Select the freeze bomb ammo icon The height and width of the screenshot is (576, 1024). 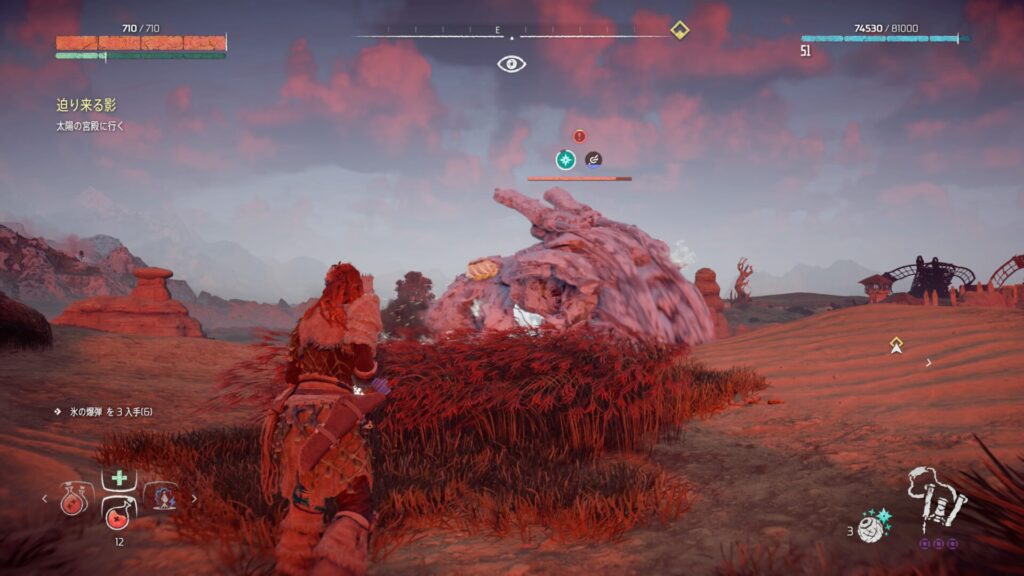(x=873, y=527)
